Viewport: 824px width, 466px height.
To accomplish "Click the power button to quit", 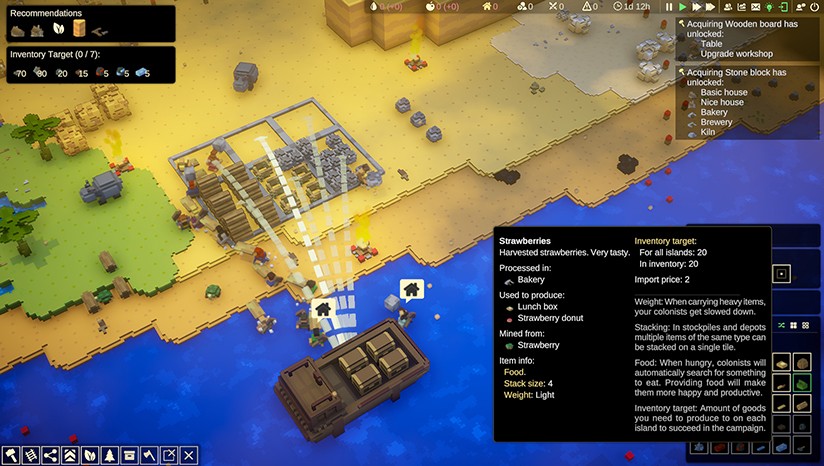I will (813, 7).
